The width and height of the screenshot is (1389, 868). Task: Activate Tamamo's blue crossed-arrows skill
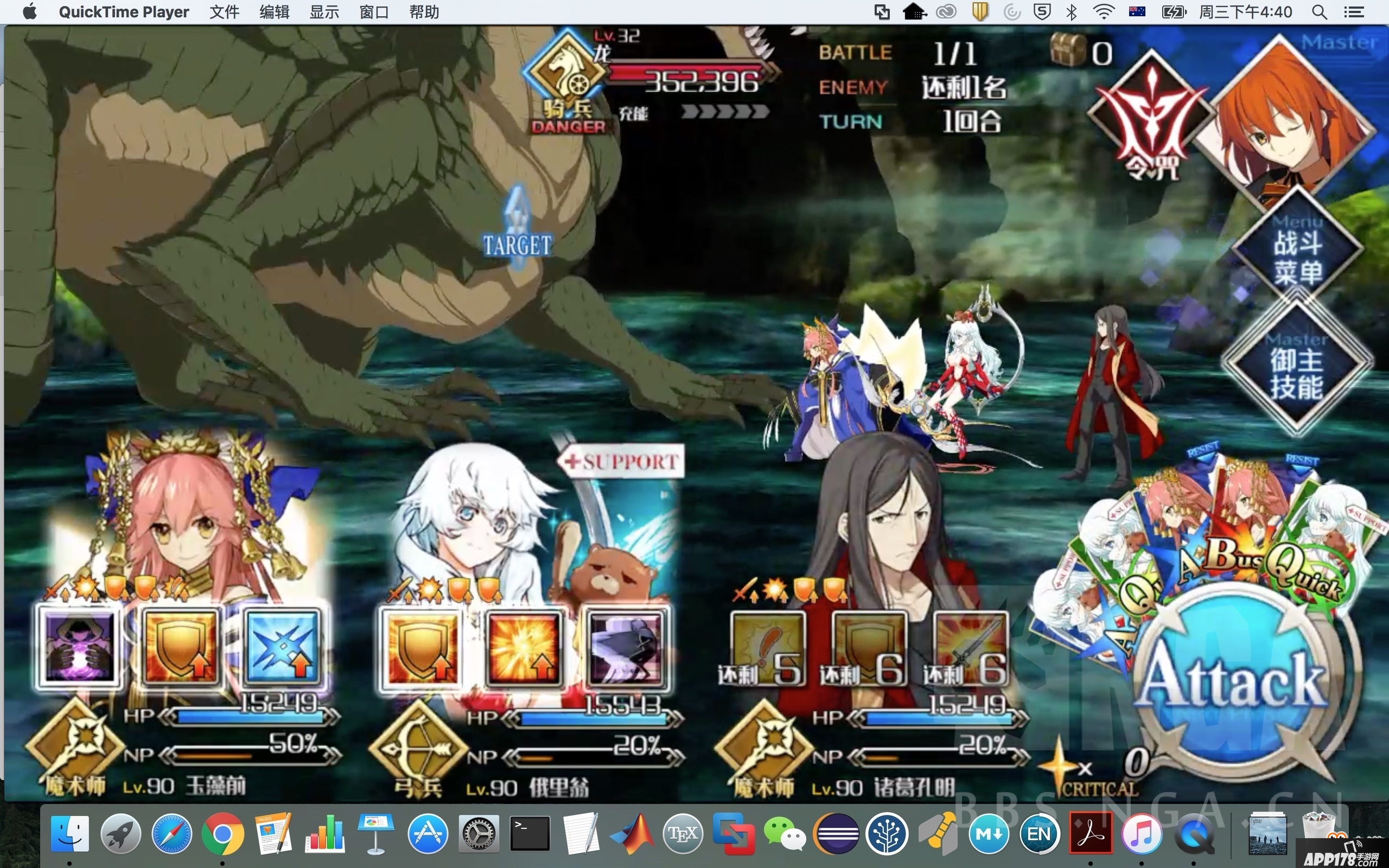tap(282, 647)
